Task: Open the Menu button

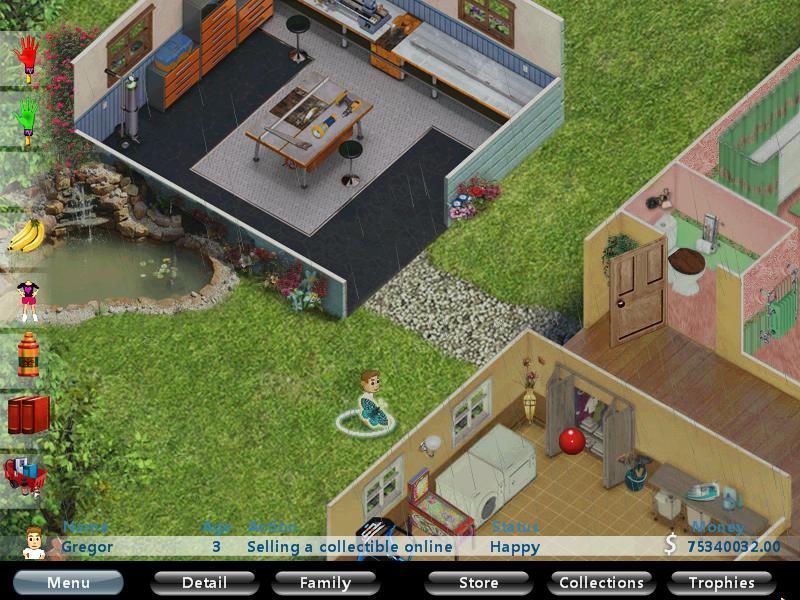Action: [68, 582]
